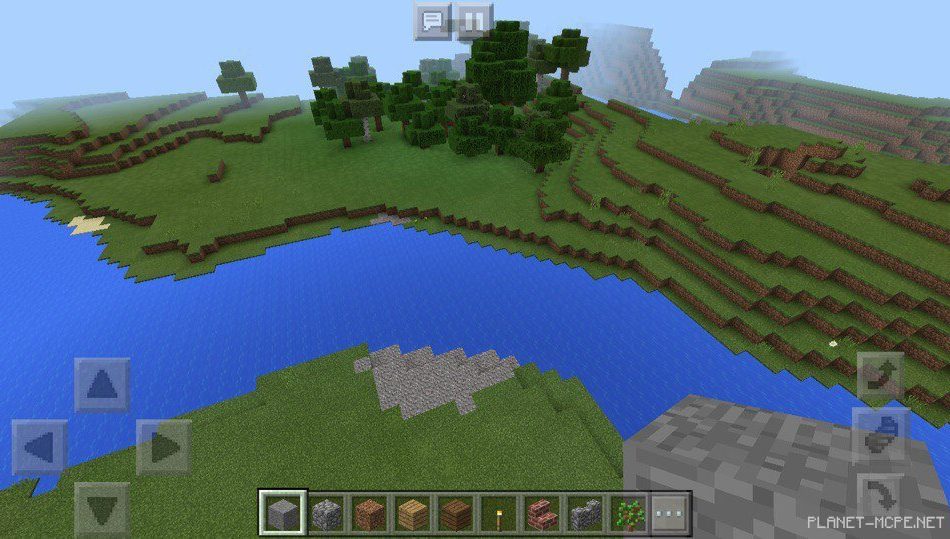This screenshot has width=950, height=539.
Task: Select the cobblestone block slot
Action: pyautogui.click(x=326, y=514)
